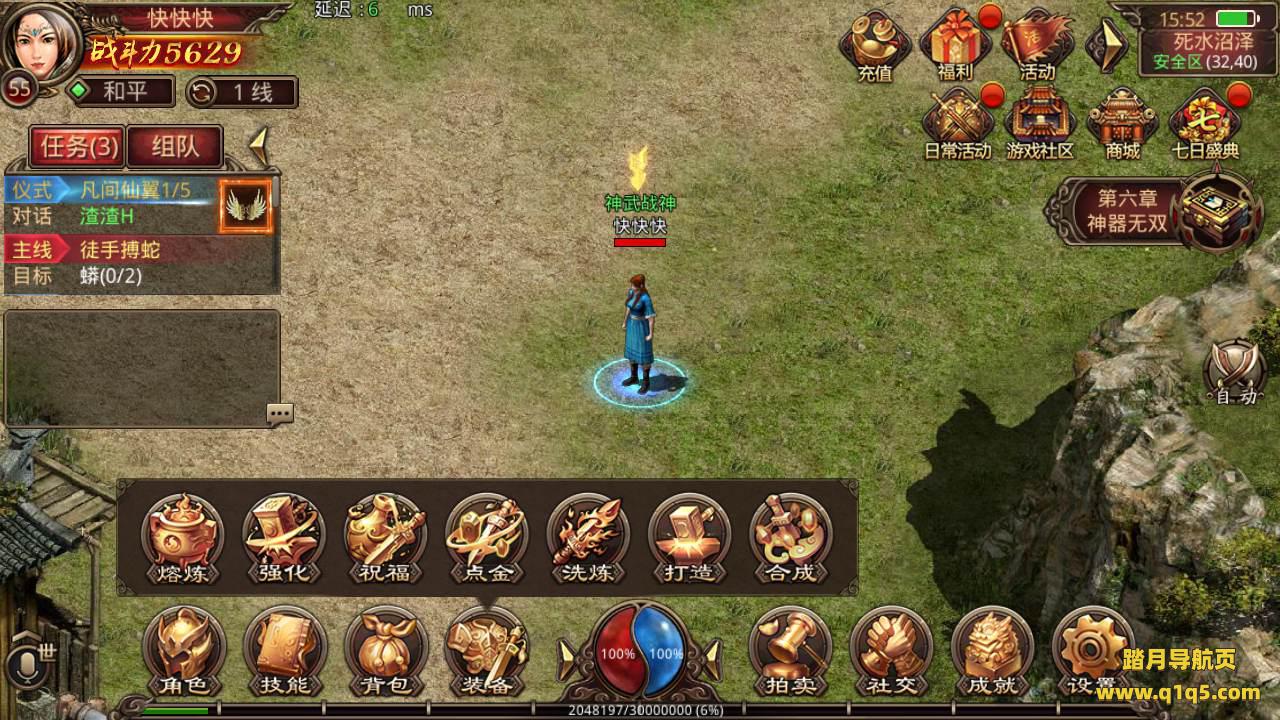Open the 充值 recharge shop
Image resolution: width=1280 pixels, height=720 pixels.
tap(875, 47)
